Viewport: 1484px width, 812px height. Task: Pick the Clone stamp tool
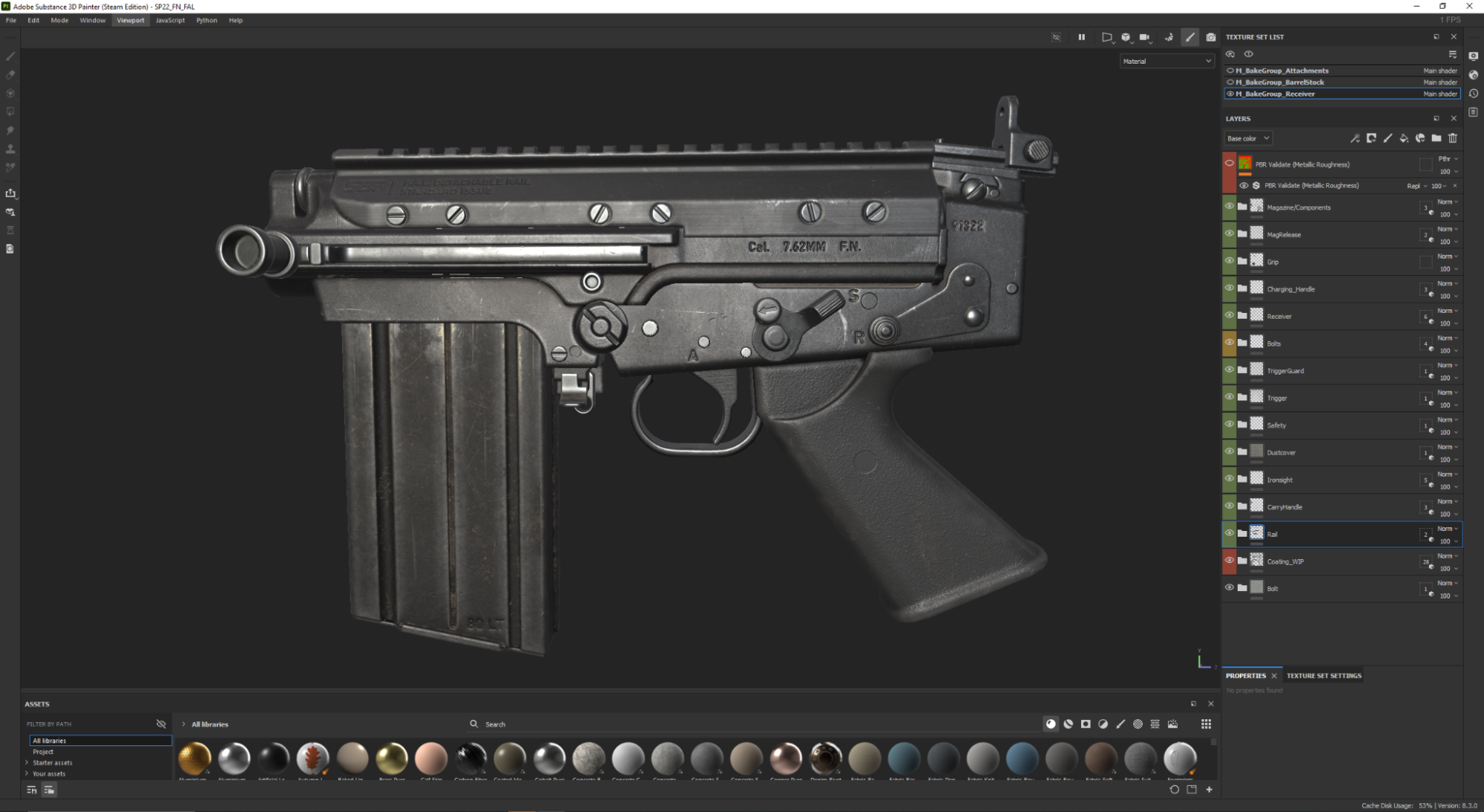point(10,148)
